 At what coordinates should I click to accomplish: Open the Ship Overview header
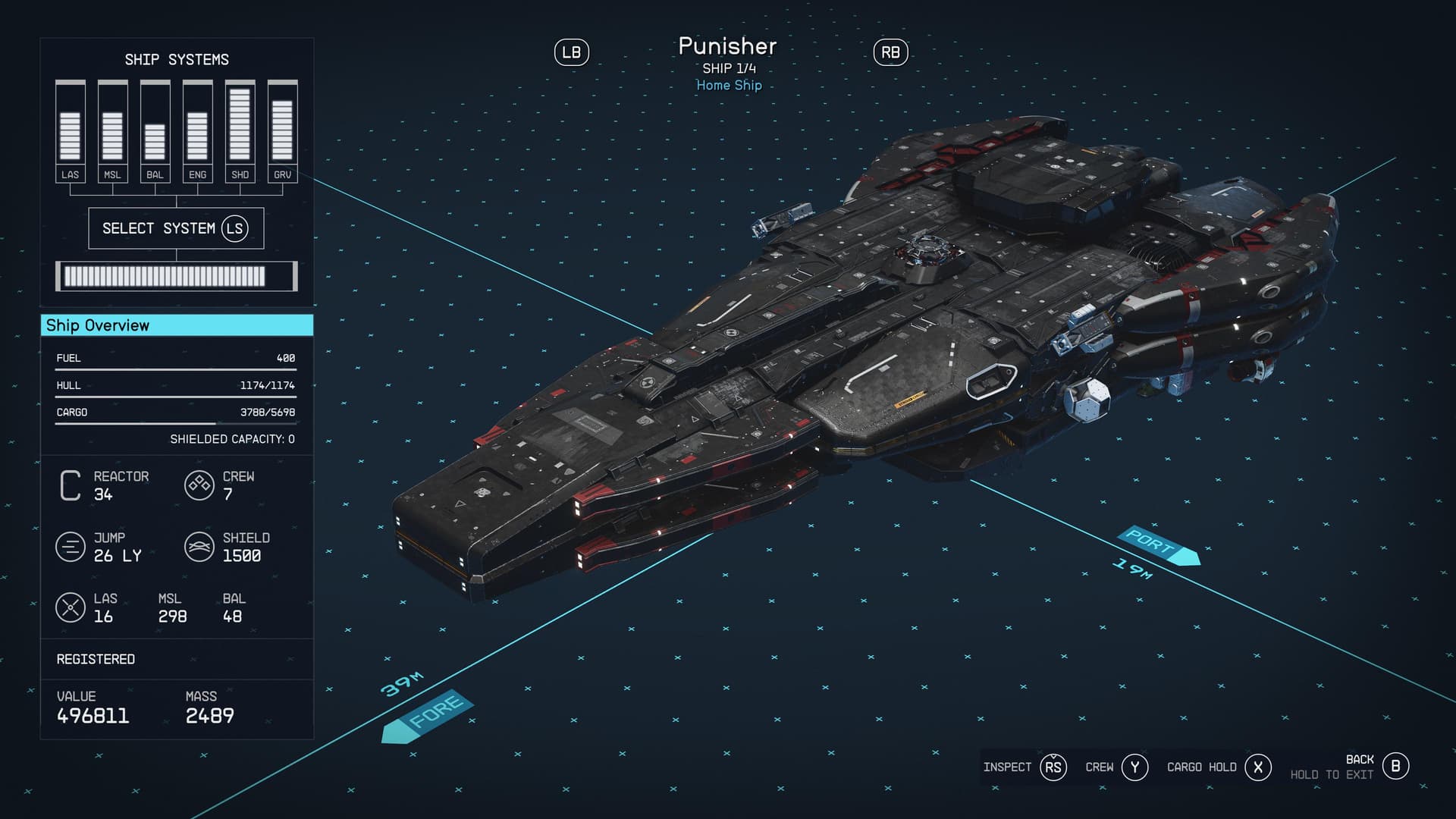coord(176,325)
